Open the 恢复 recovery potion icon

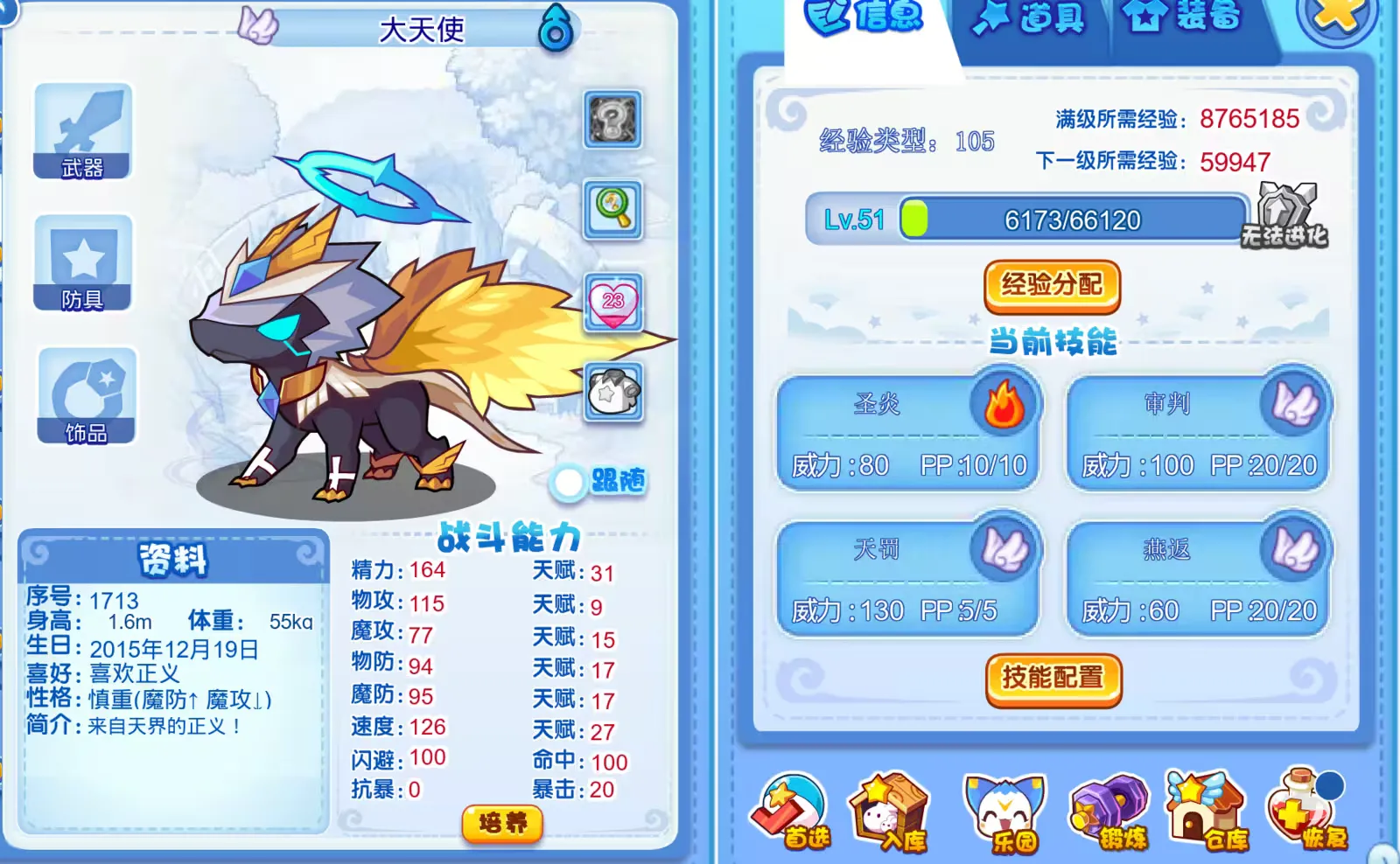click(x=1304, y=813)
